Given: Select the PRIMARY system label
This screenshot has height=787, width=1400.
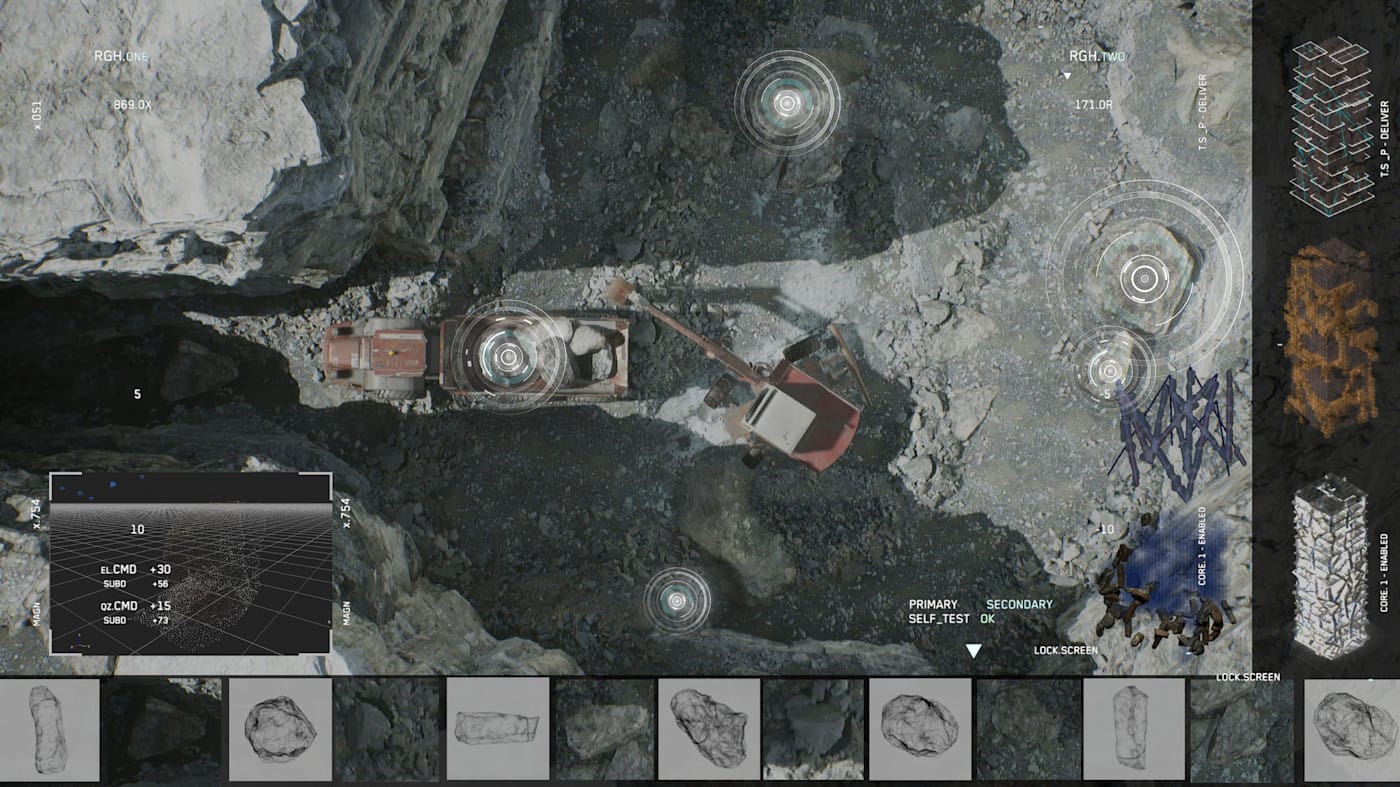Looking at the screenshot, I should (x=933, y=604).
